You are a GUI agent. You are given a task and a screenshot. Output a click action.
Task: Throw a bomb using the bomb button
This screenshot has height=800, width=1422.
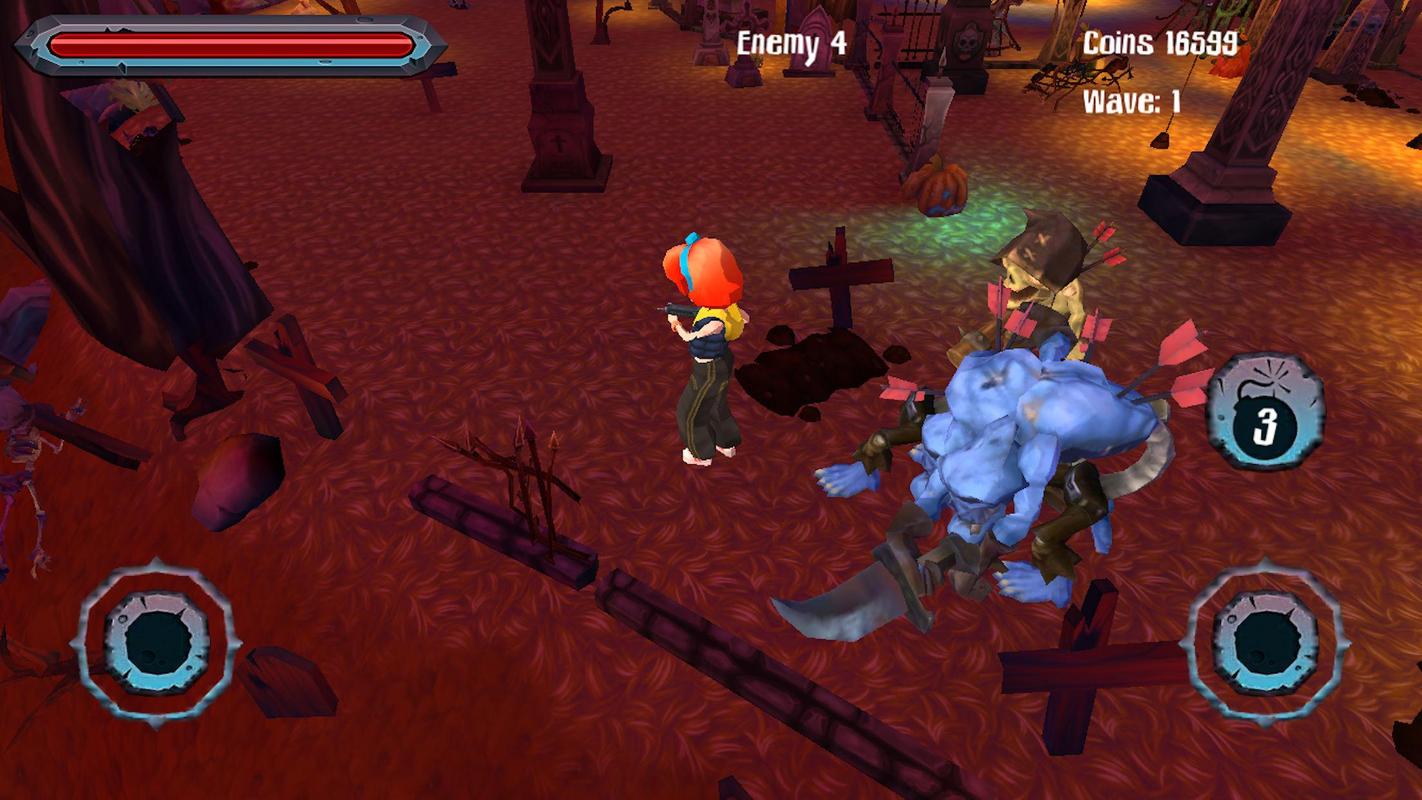[1265, 412]
